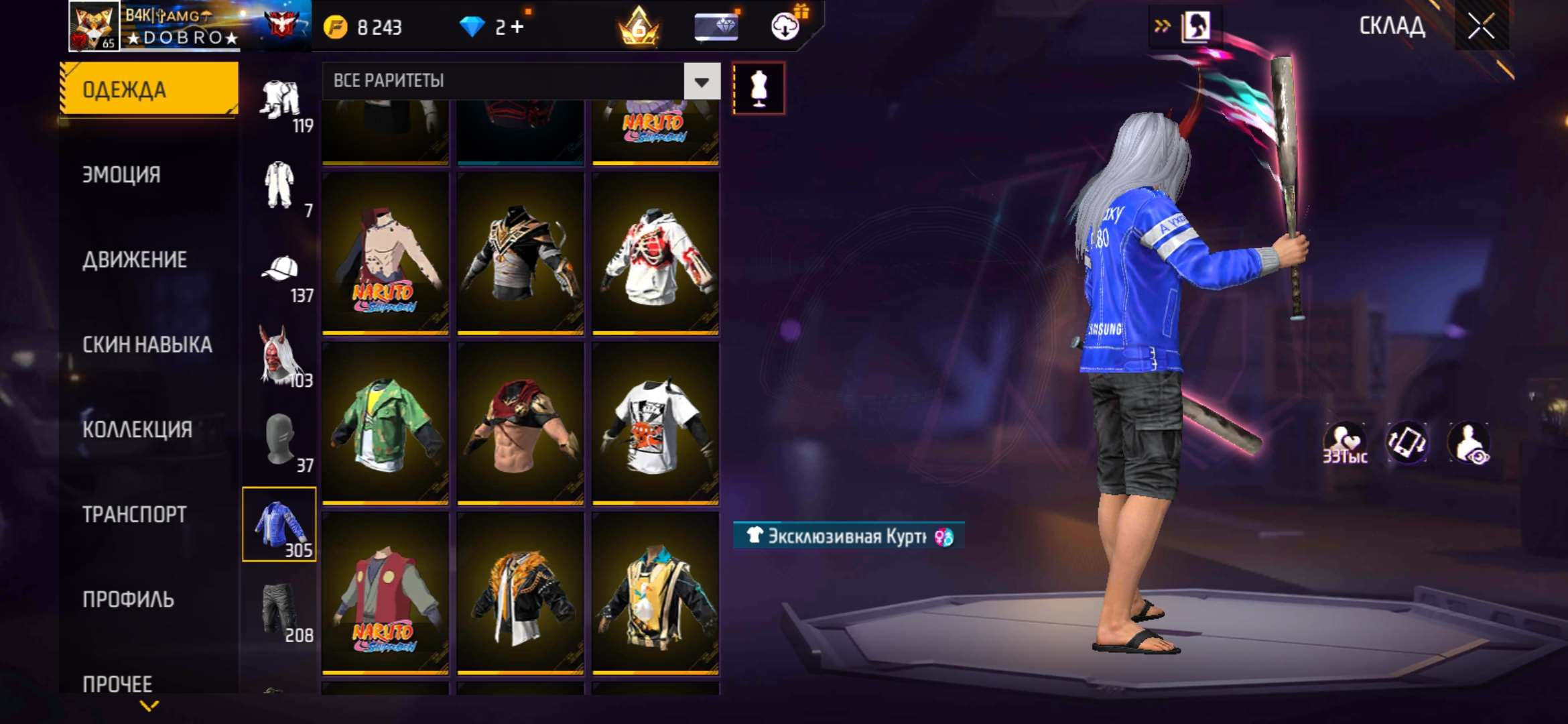Open the ВСЕ РАРИТЕТЫ rarity dropdown
The image size is (1568, 724).
tap(702, 82)
